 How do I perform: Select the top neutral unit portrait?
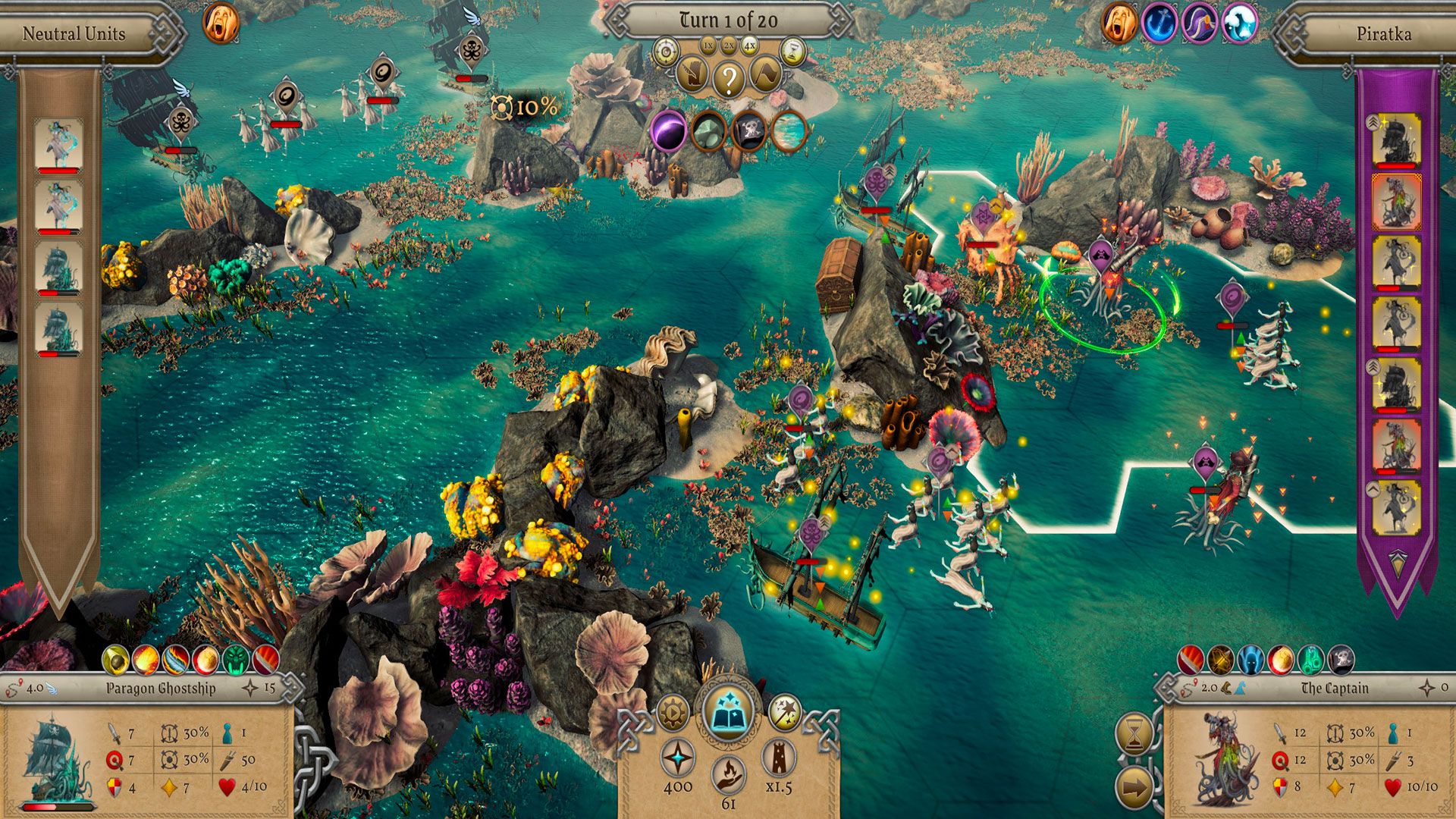[x=59, y=143]
